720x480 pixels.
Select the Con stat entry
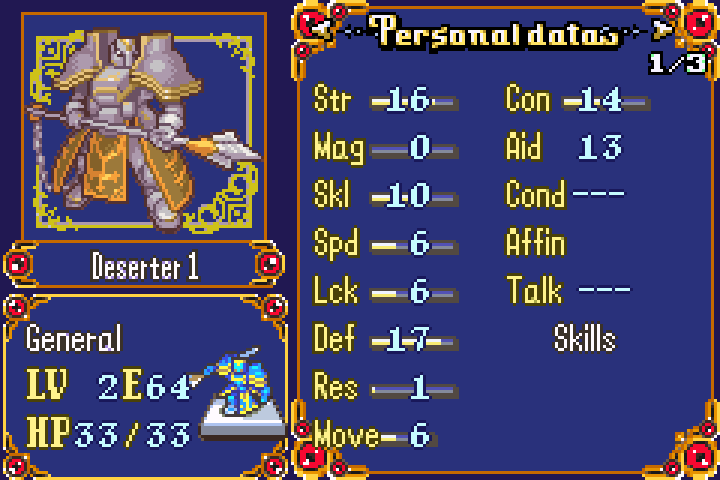pos(577,100)
